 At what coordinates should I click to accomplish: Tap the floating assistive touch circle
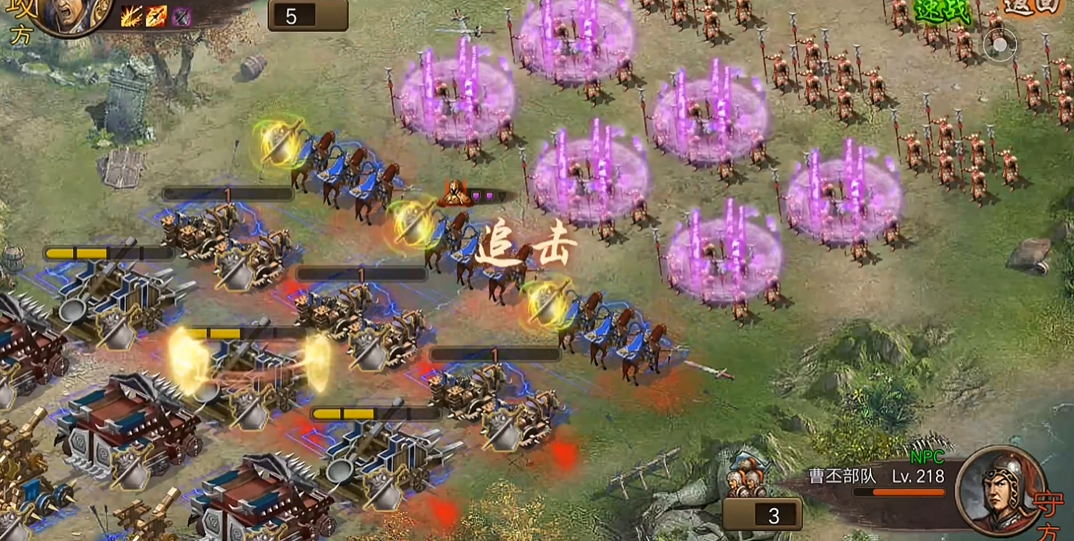tap(998, 44)
